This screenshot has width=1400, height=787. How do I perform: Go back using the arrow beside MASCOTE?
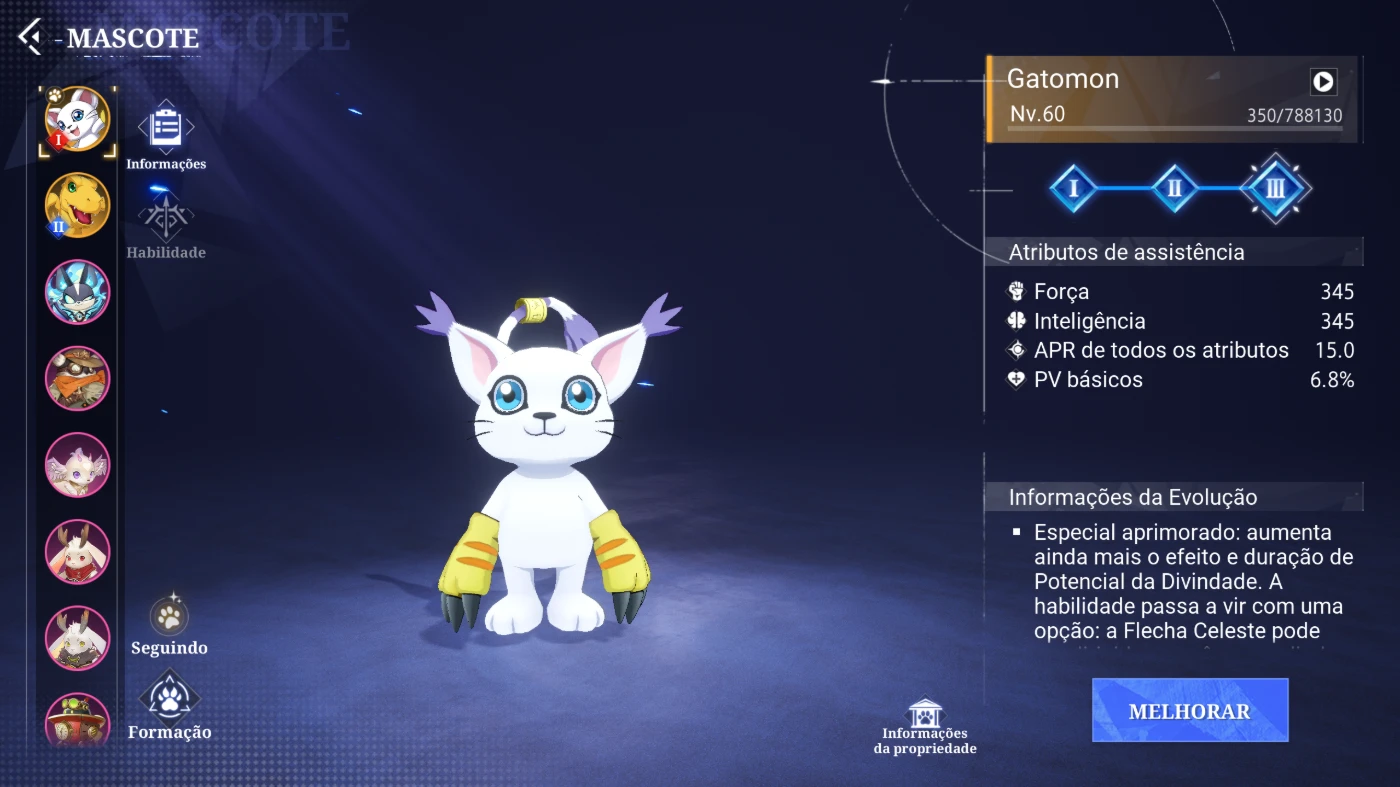[30, 38]
